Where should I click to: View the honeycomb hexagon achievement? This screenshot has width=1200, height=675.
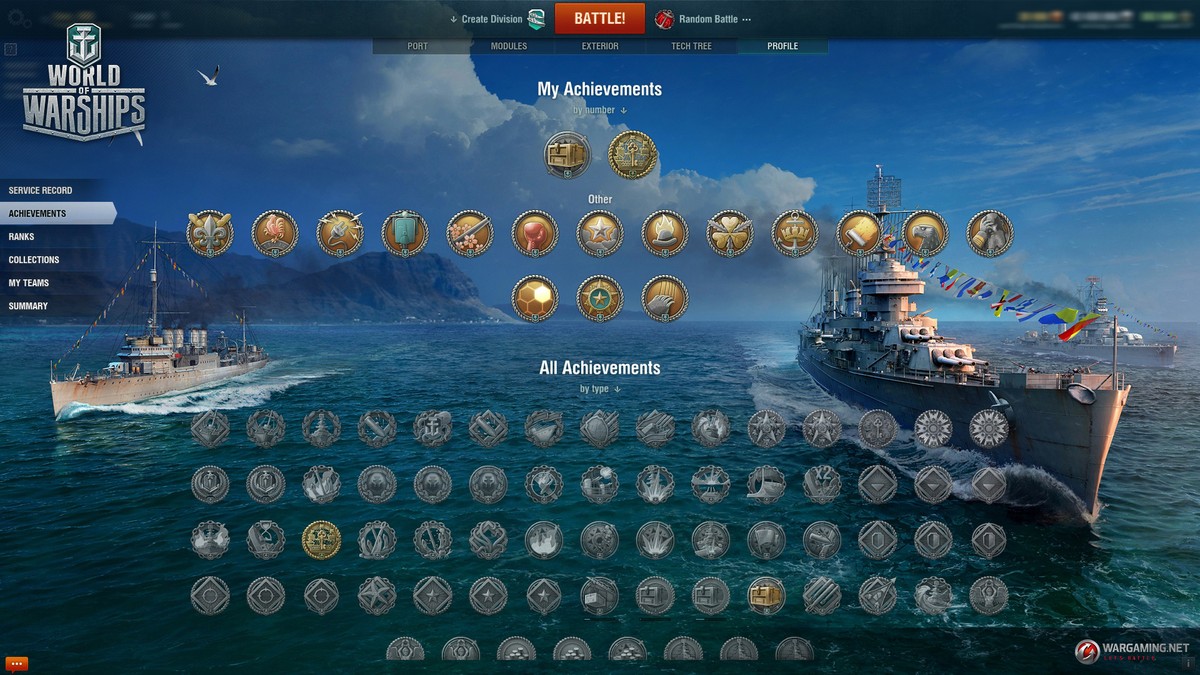(x=535, y=298)
